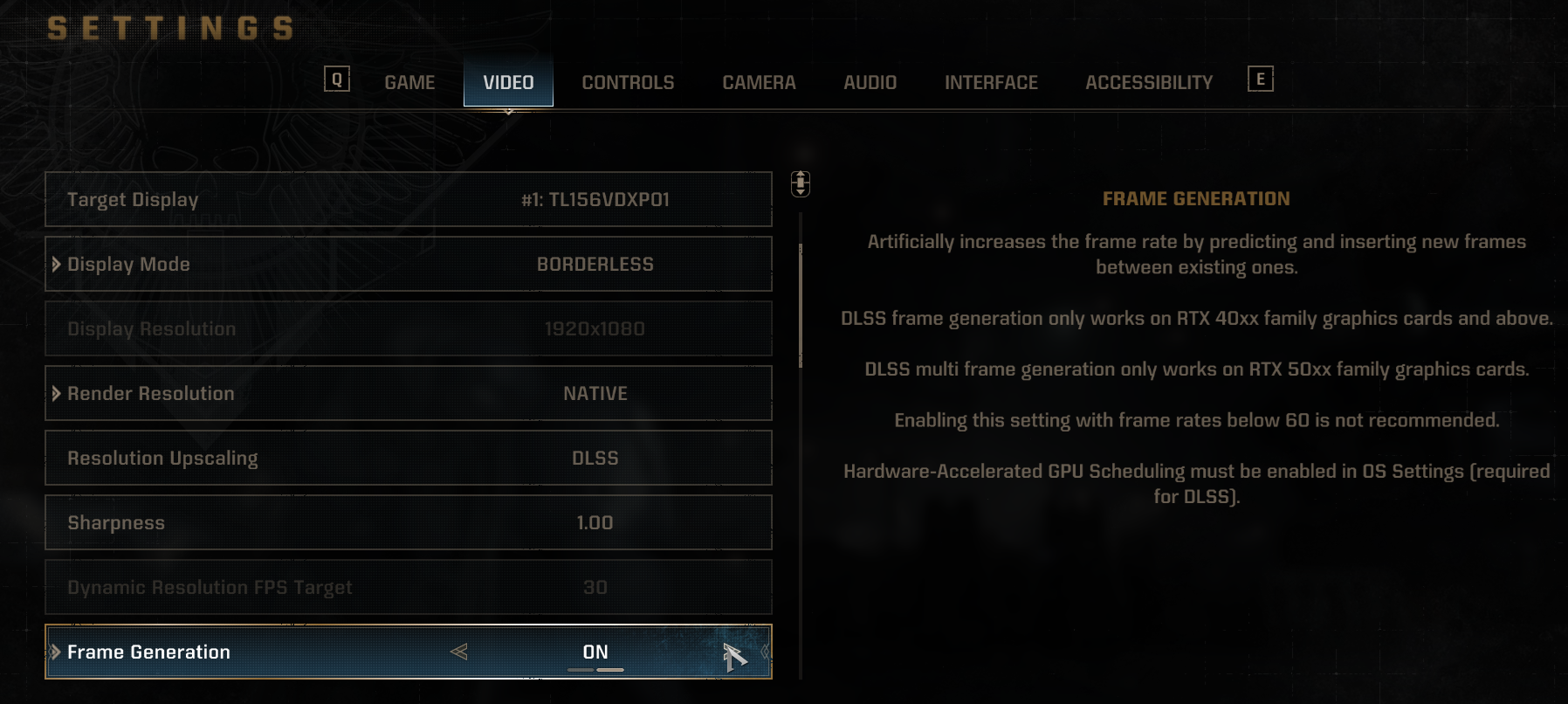Open the Controls tab
The height and width of the screenshot is (704, 1568).
(x=628, y=83)
